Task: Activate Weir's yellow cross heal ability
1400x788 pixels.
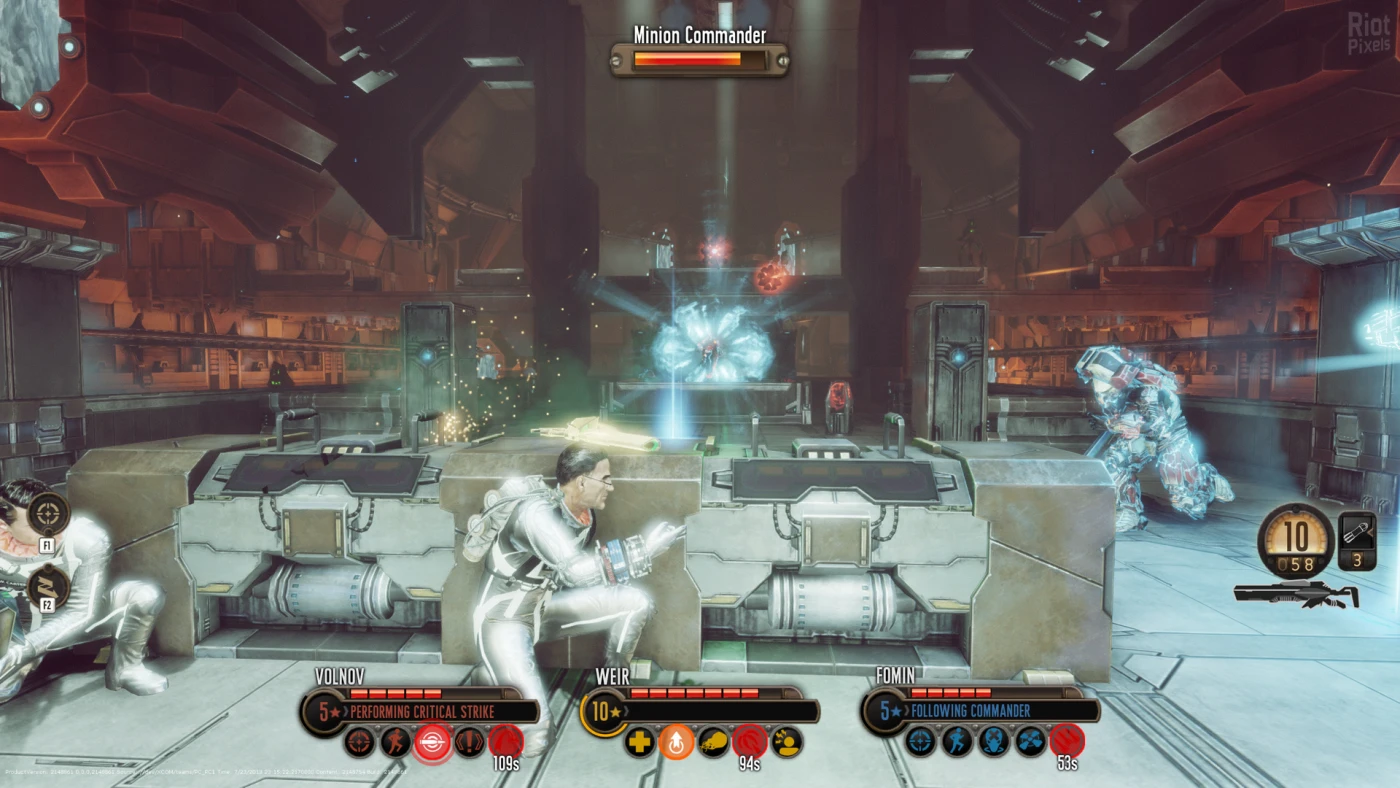Action: (639, 742)
